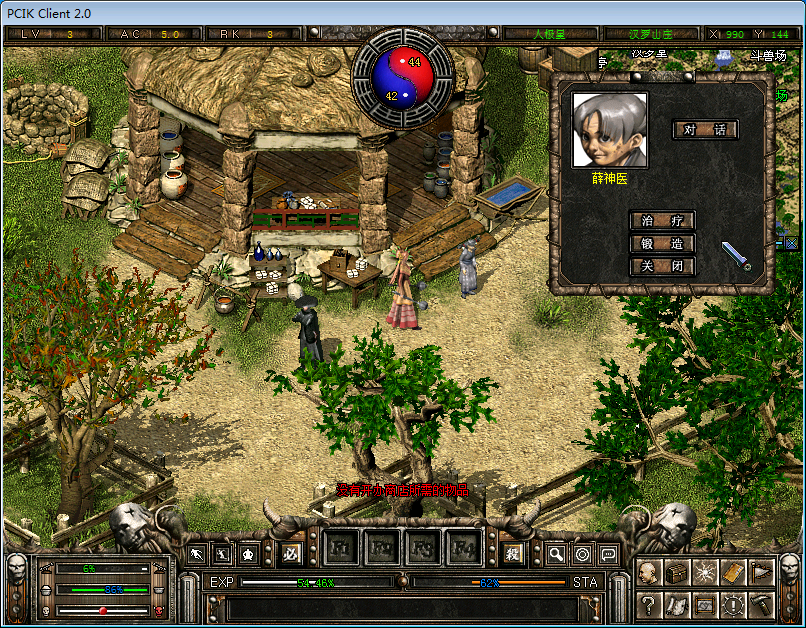Open the chat speech bubble button
The height and width of the screenshot is (628, 806).
[x=608, y=553]
